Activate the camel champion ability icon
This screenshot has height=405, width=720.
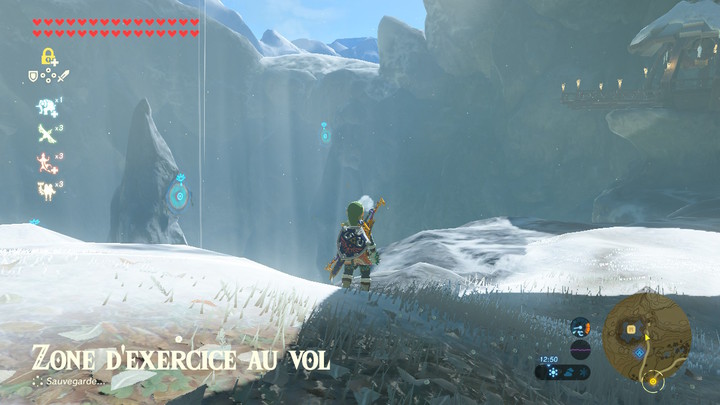tap(46, 188)
